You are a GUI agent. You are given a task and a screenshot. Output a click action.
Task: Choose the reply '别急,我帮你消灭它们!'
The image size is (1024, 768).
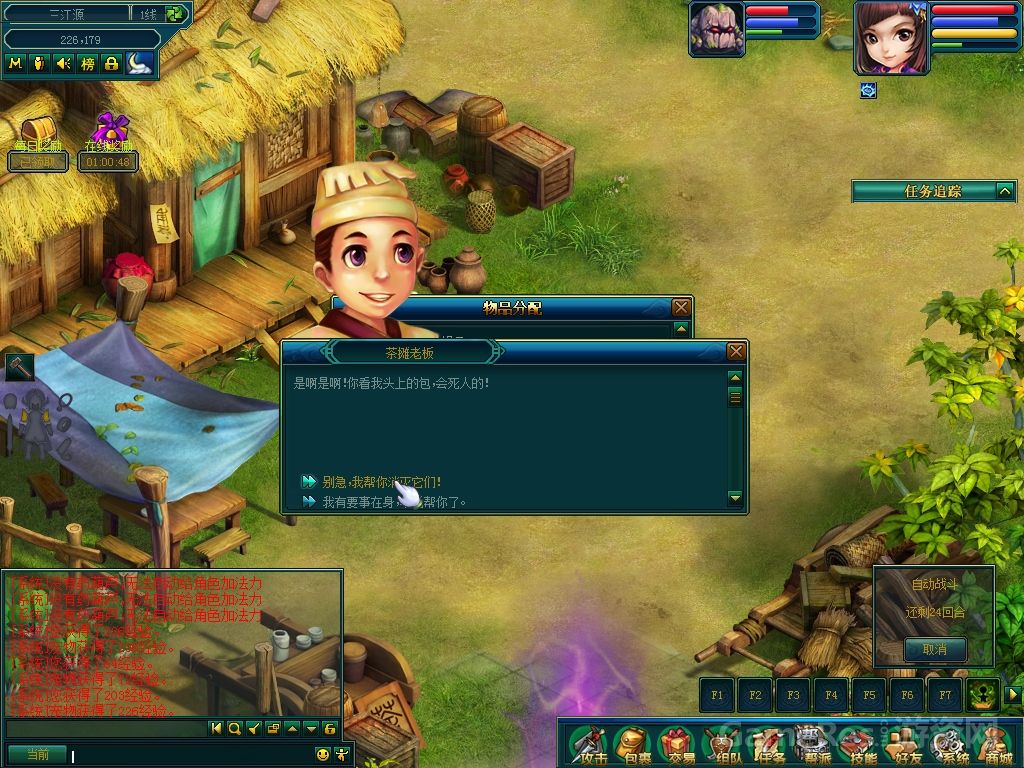[x=381, y=482]
